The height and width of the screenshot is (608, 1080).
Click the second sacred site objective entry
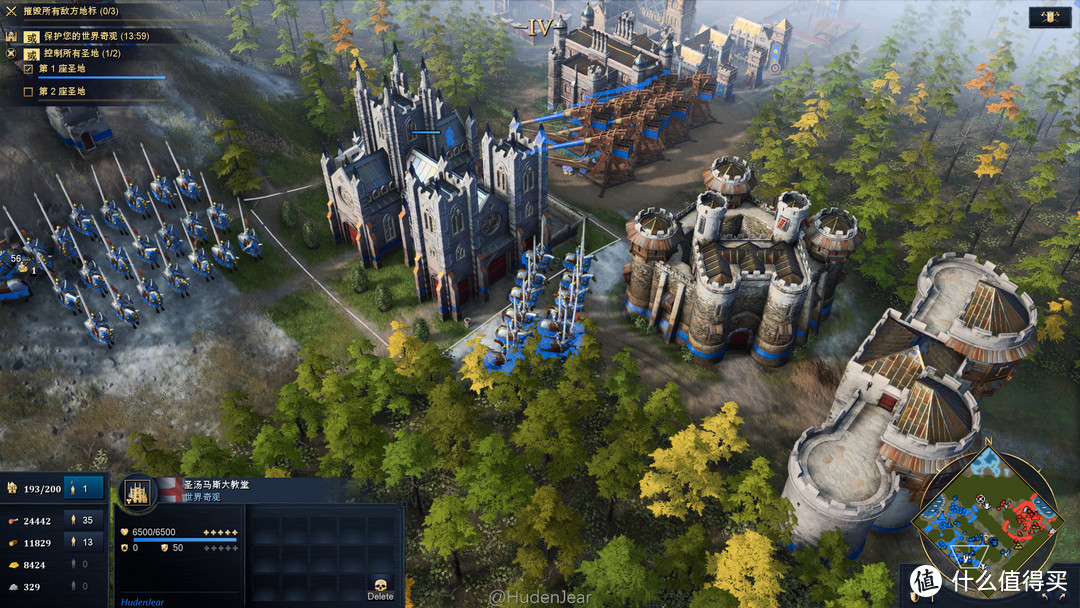(x=62, y=92)
